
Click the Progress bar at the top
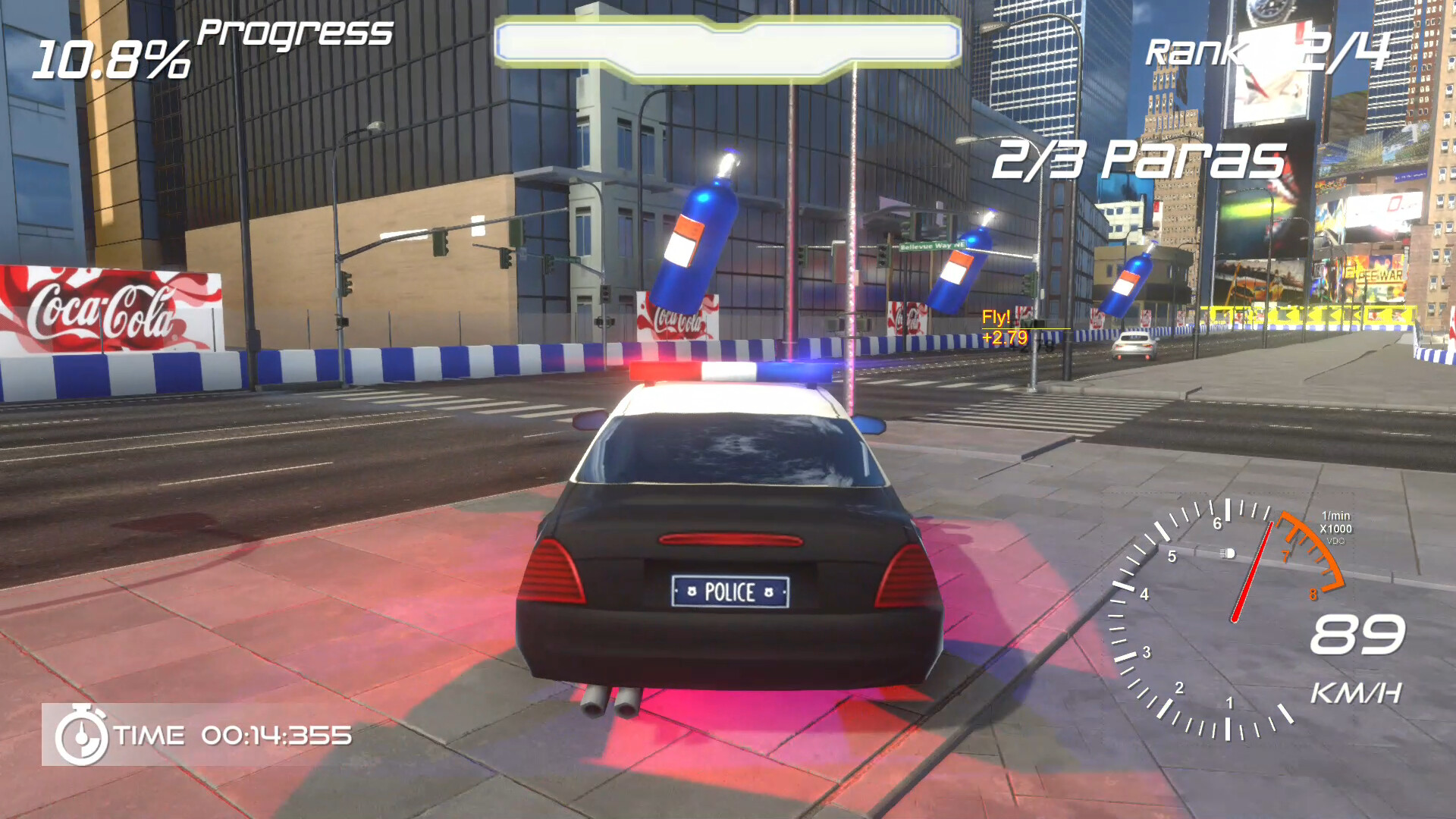(728, 42)
